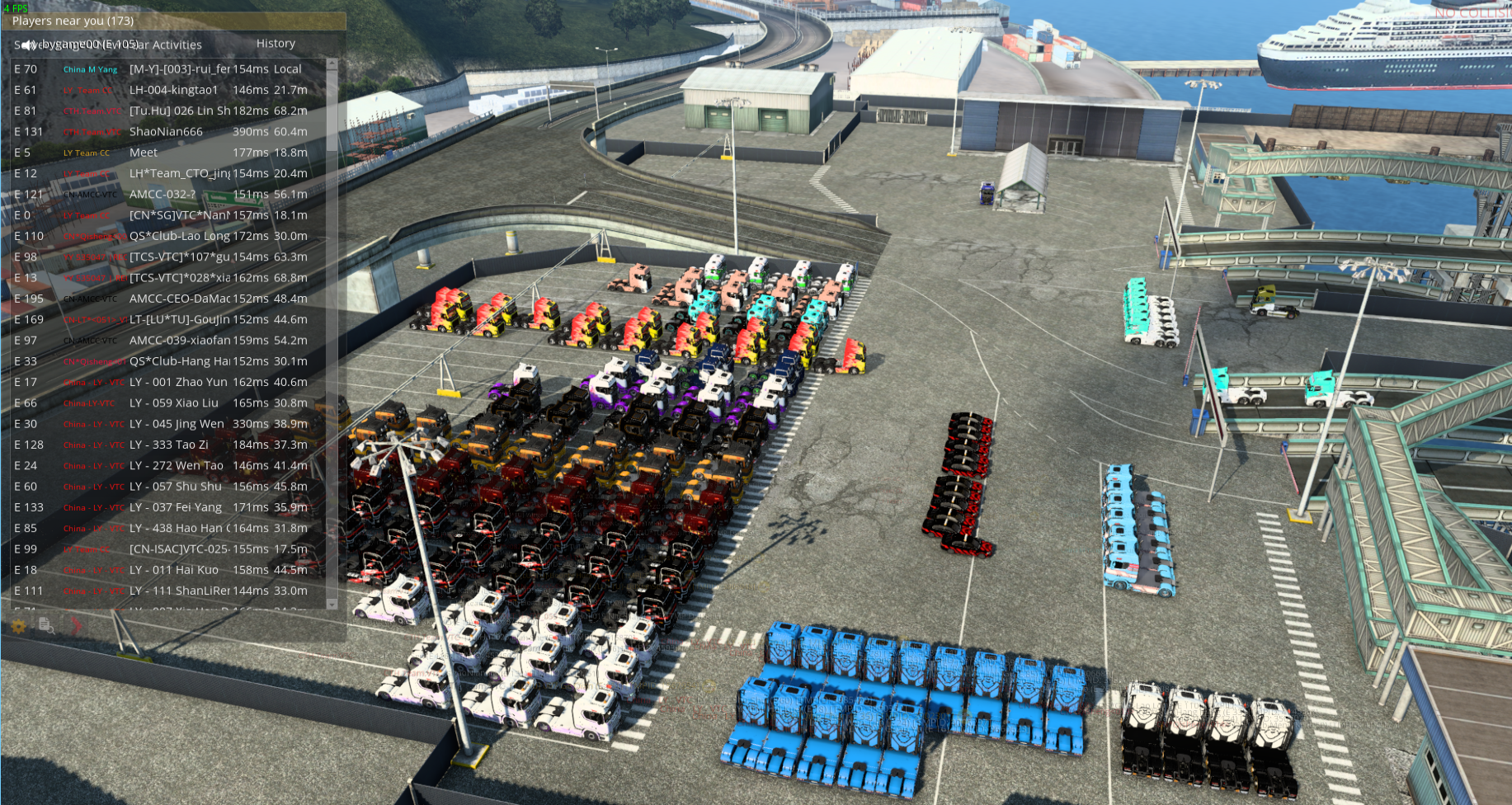Open the document search icon
This screenshot has height=805, width=1512.
click(46, 626)
